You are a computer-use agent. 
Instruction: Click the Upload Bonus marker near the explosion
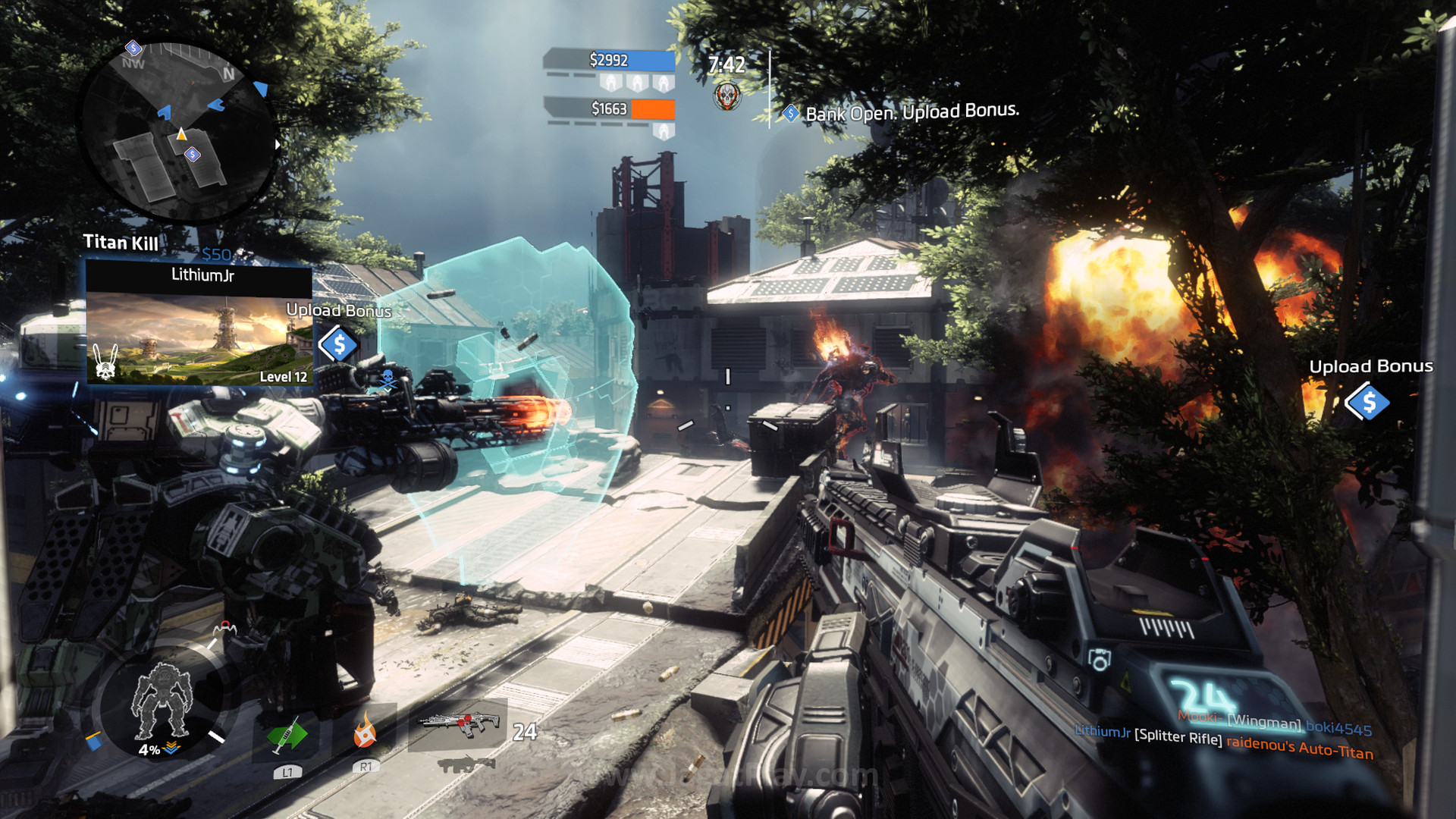[1367, 402]
